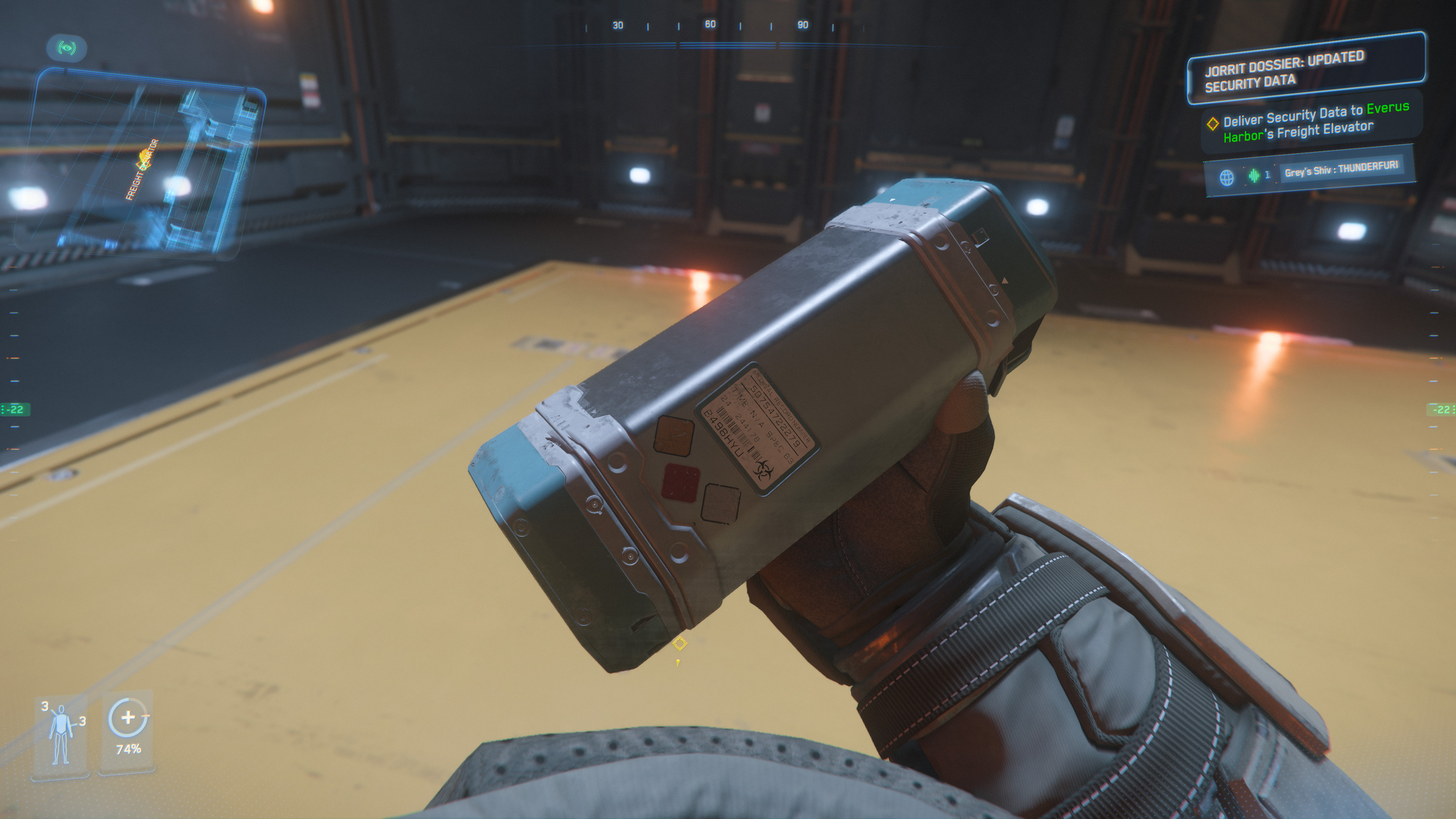Select the 90 heading mark on the compass

point(803,24)
